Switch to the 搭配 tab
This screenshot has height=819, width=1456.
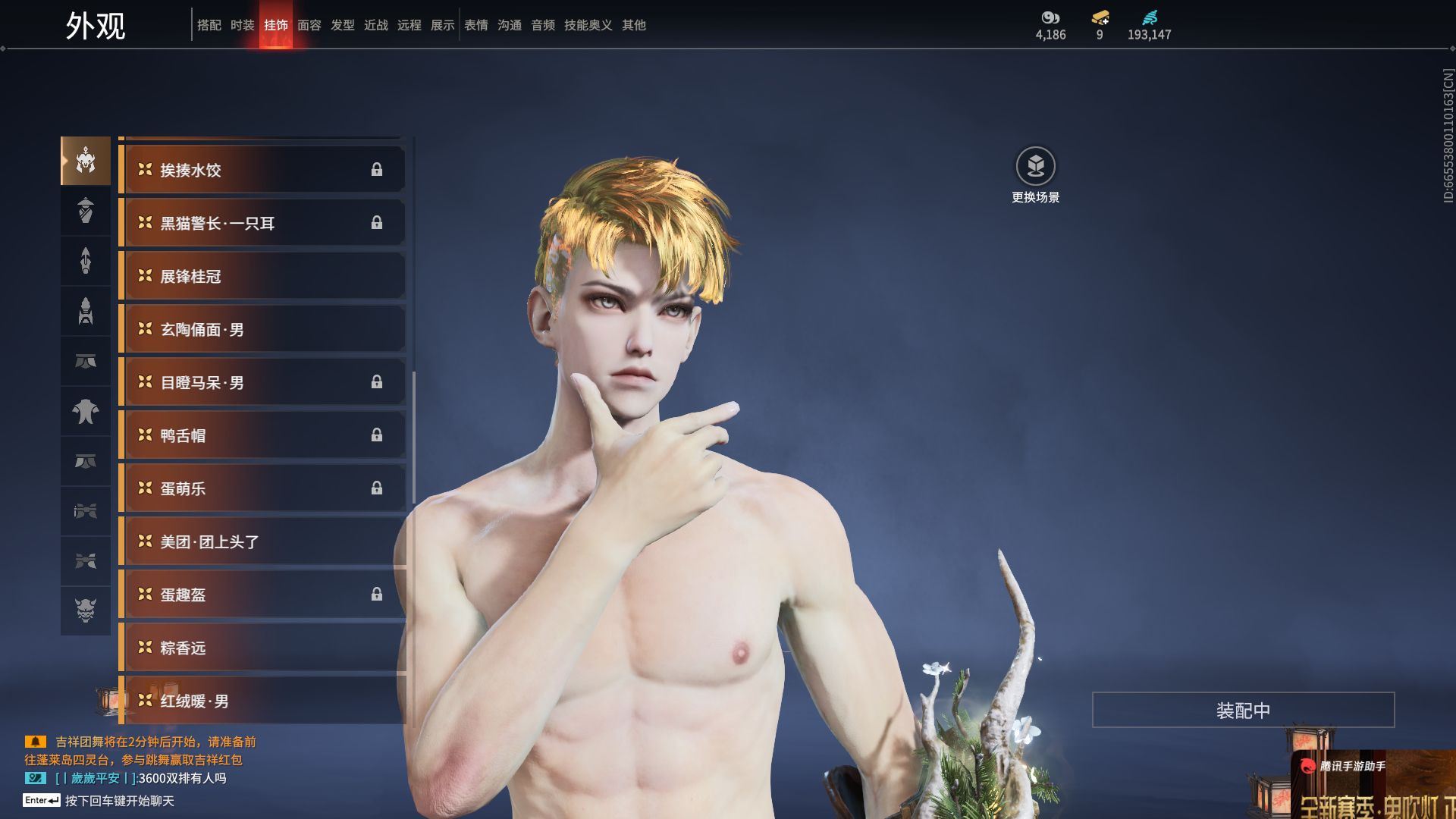(209, 25)
